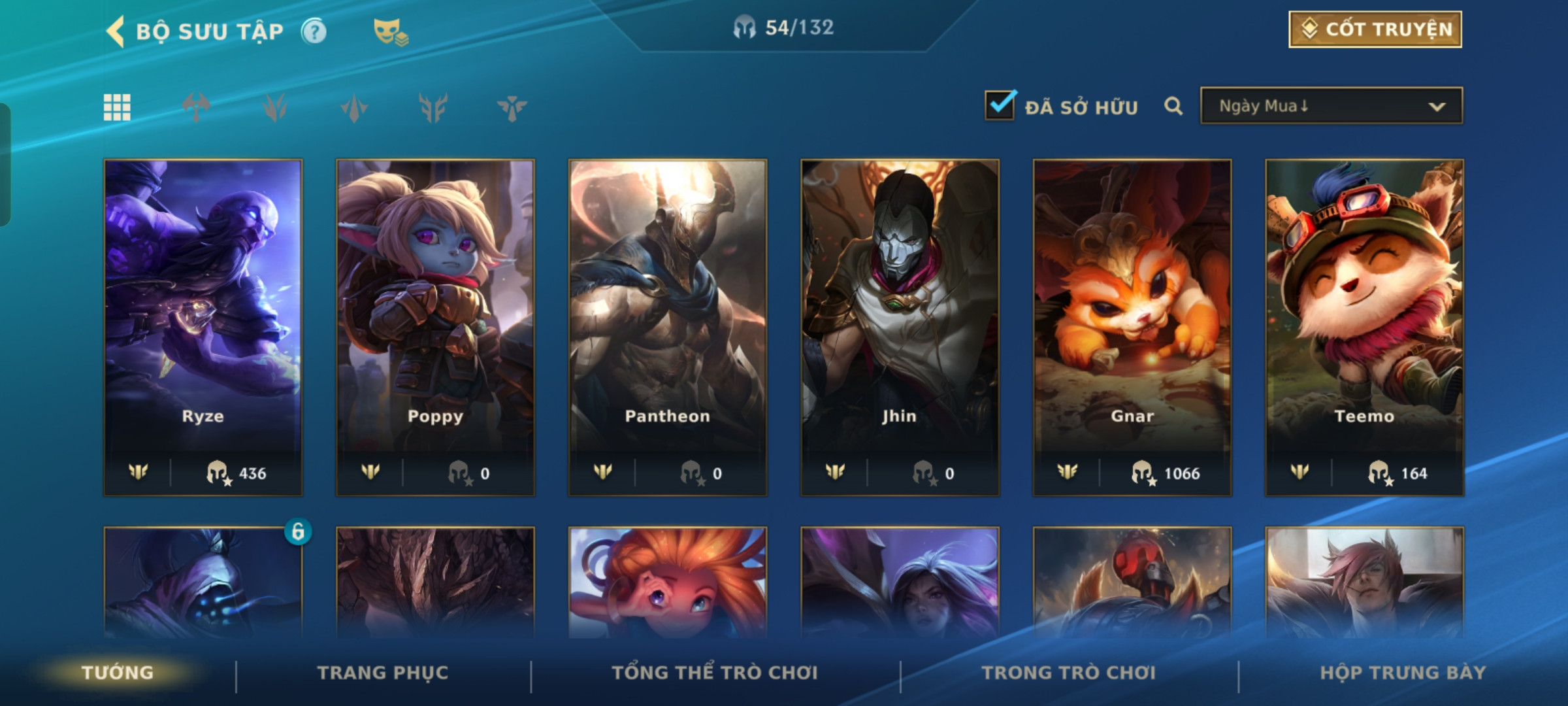Switch to the Trang Phục tab
Viewport: 1568px width, 706px height.
tap(383, 673)
